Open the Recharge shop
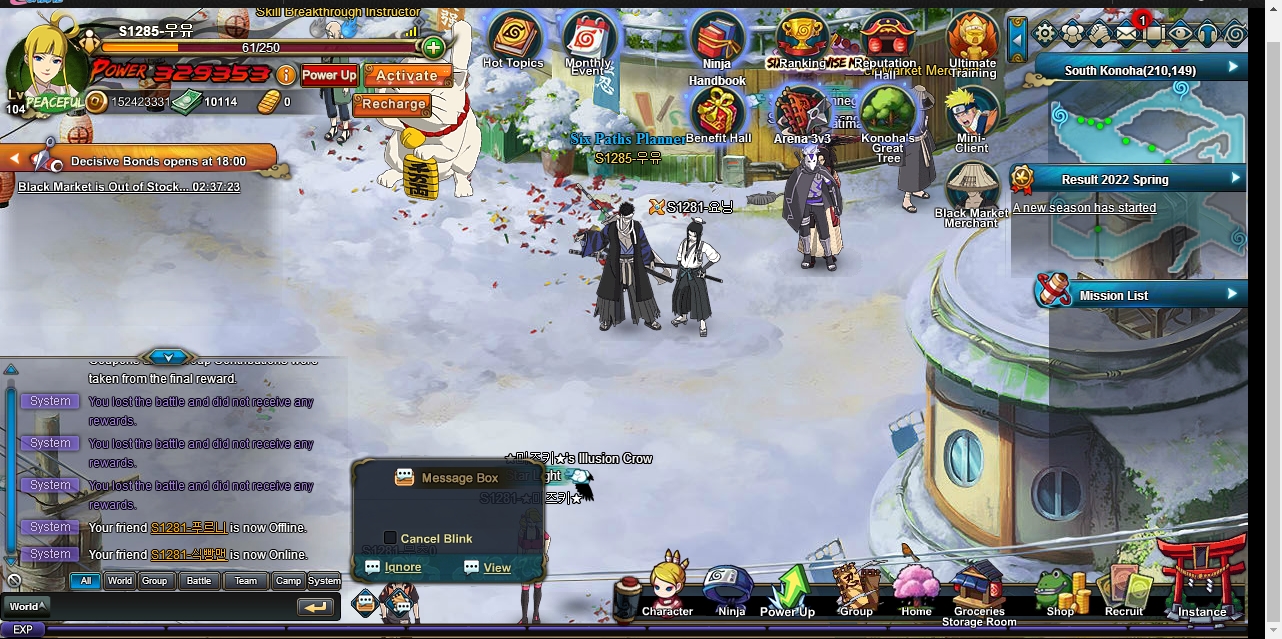Viewport: 1282px width, 639px height. click(393, 104)
